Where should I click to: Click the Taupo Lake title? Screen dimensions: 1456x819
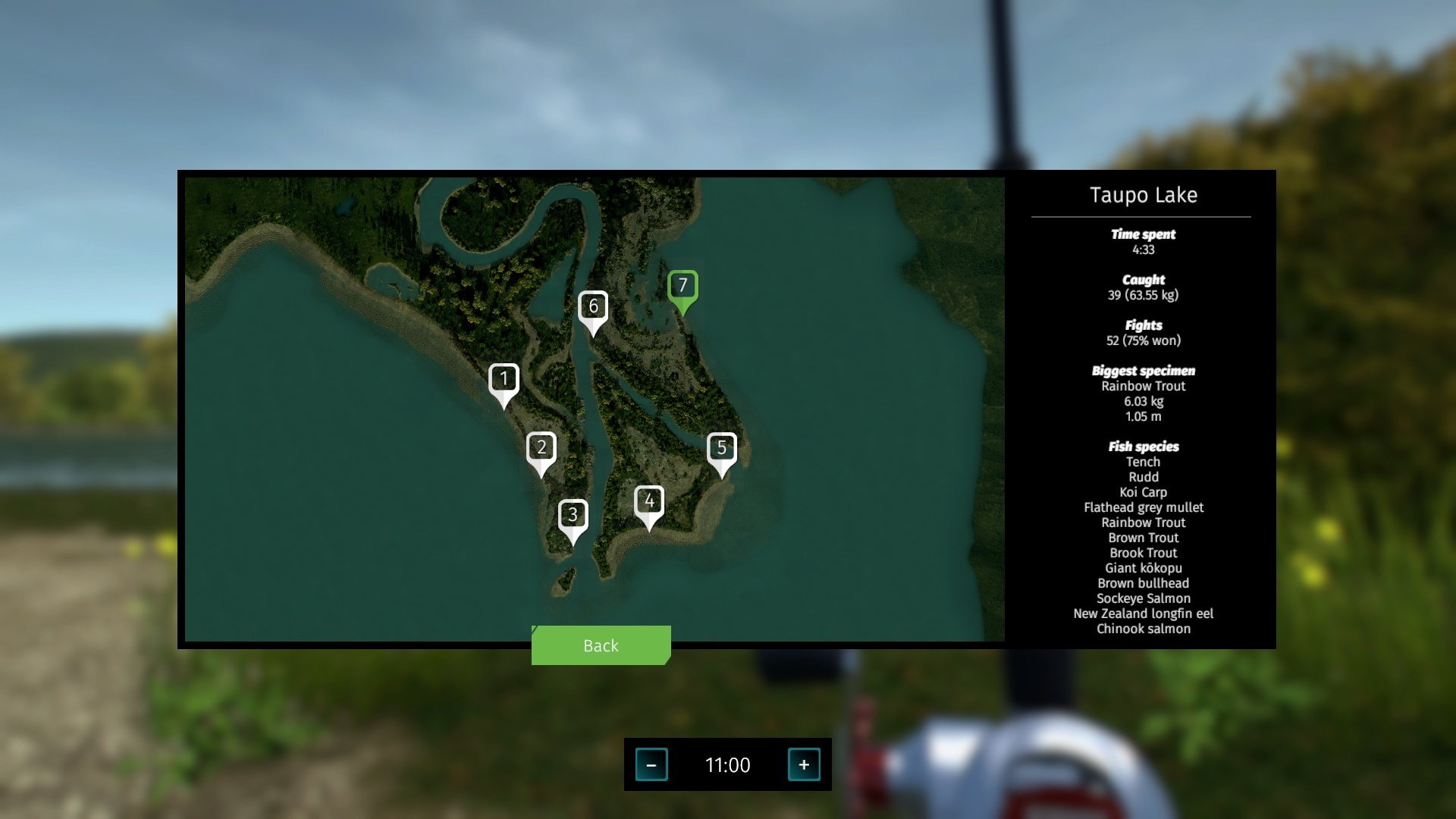coord(1142,196)
